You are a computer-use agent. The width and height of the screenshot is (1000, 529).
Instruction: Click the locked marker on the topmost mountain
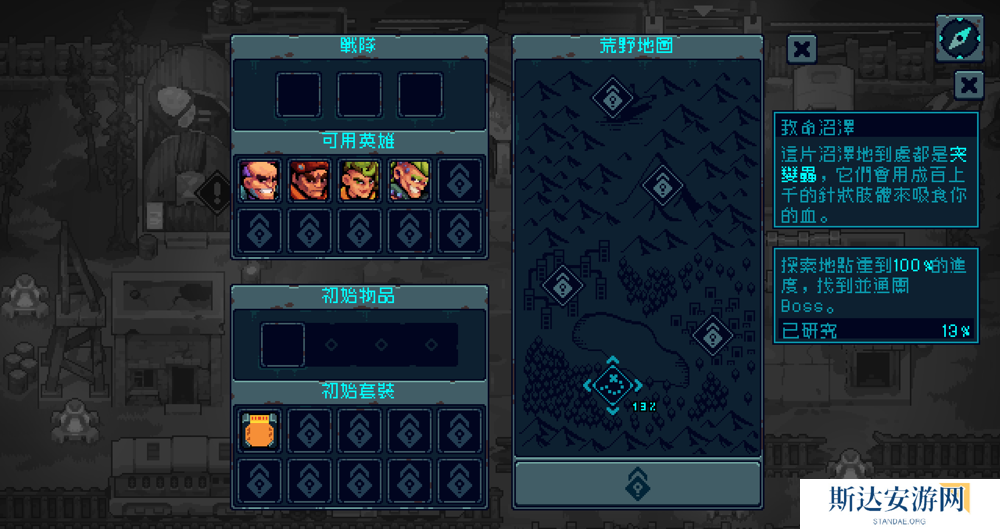pyautogui.click(x=610, y=97)
